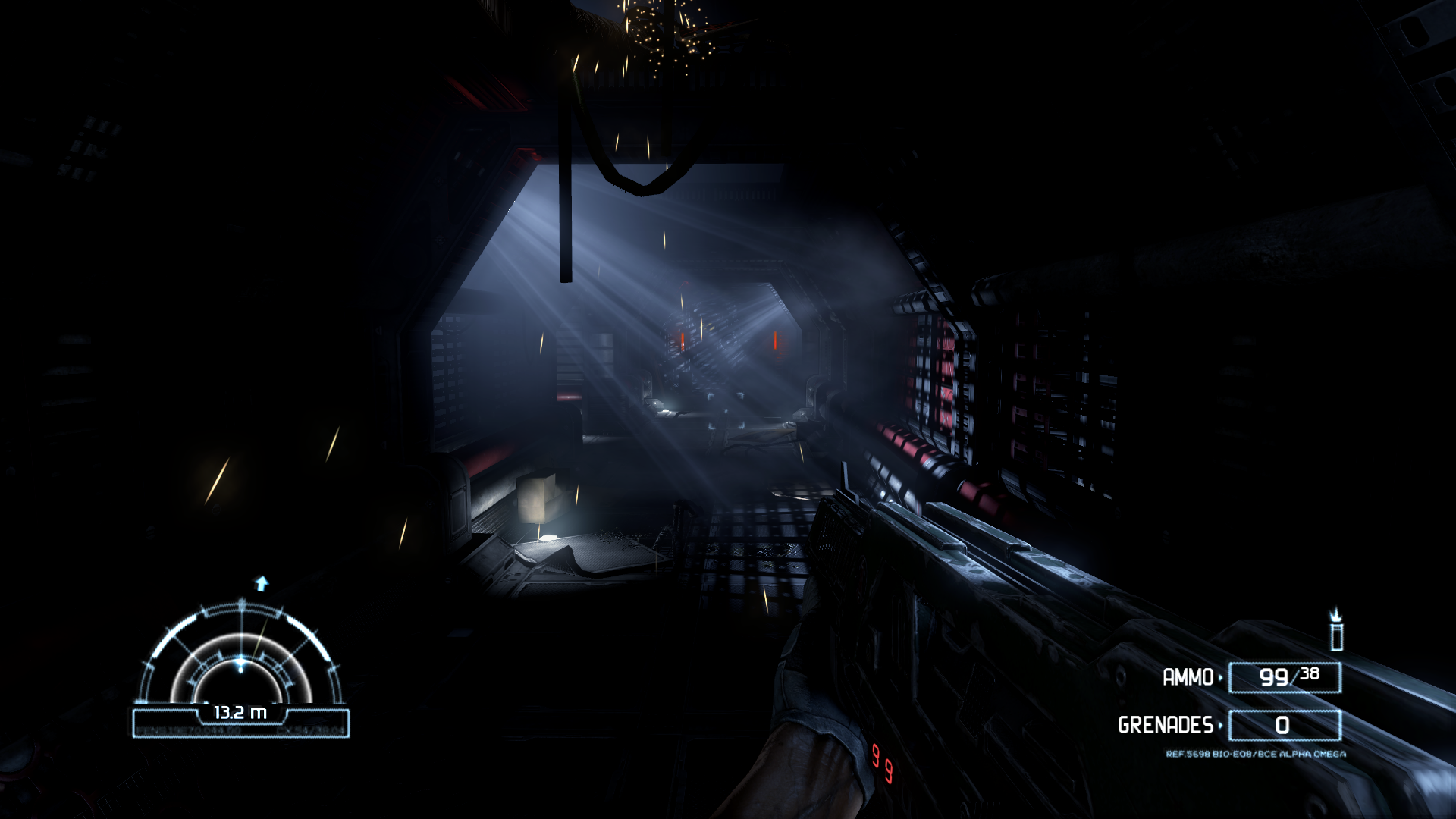Select the AMMO arrow indicator

point(1221,677)
